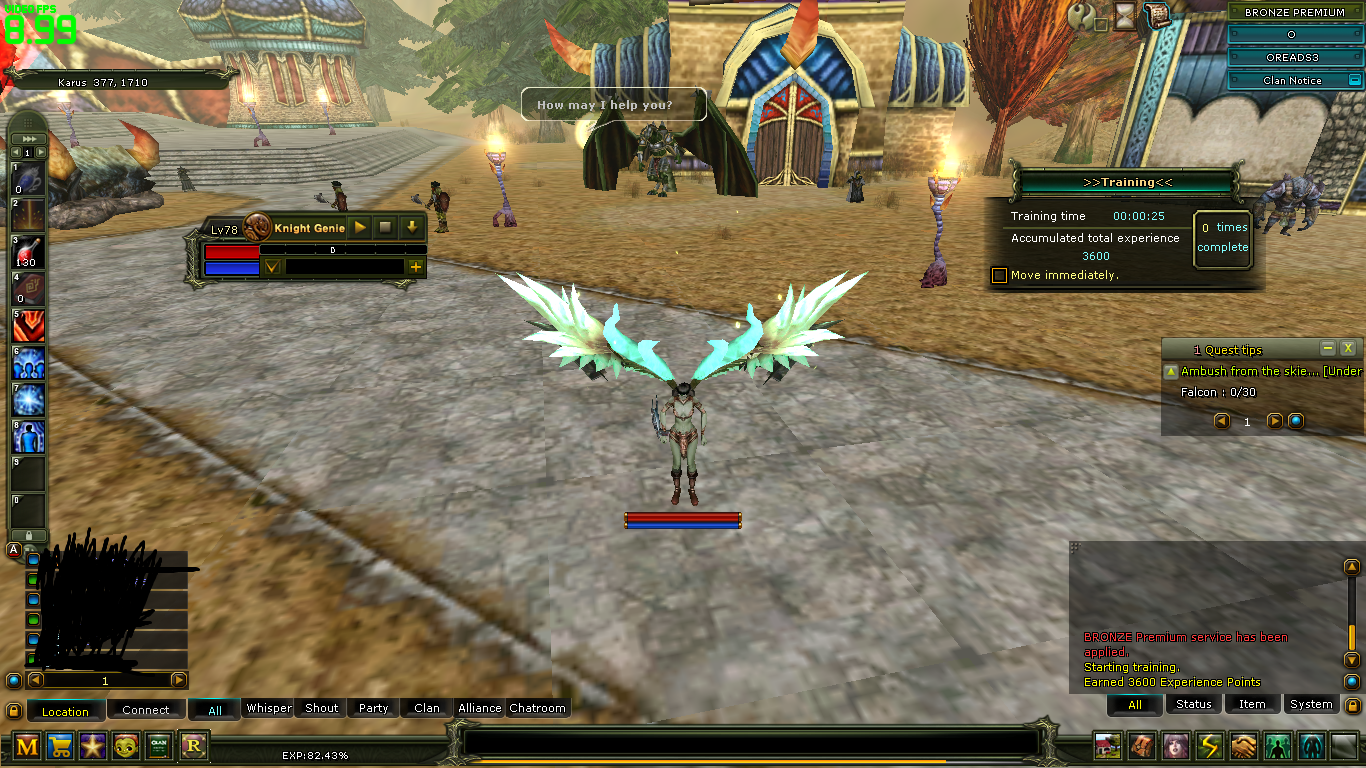Switch chat to the Whisper tab
Image resolution: width=1366 pixels, height=768 pixels.
(269, 708)
